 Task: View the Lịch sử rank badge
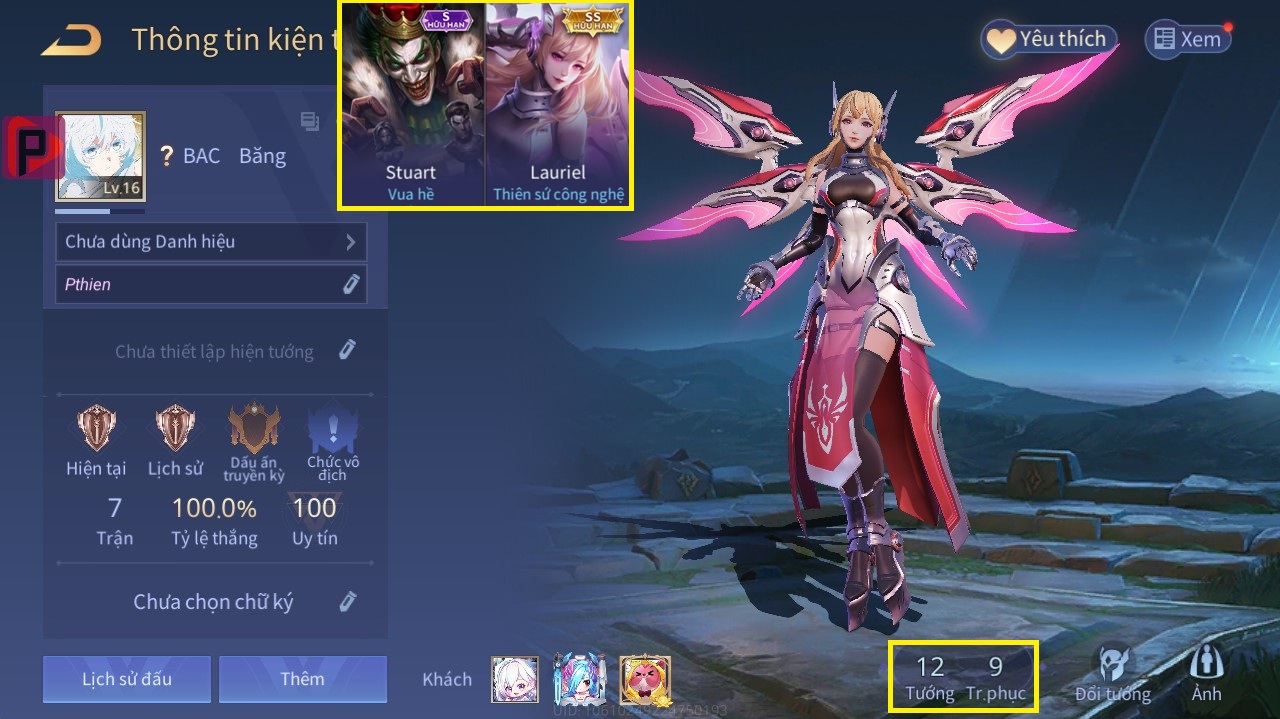pos(177,430)
